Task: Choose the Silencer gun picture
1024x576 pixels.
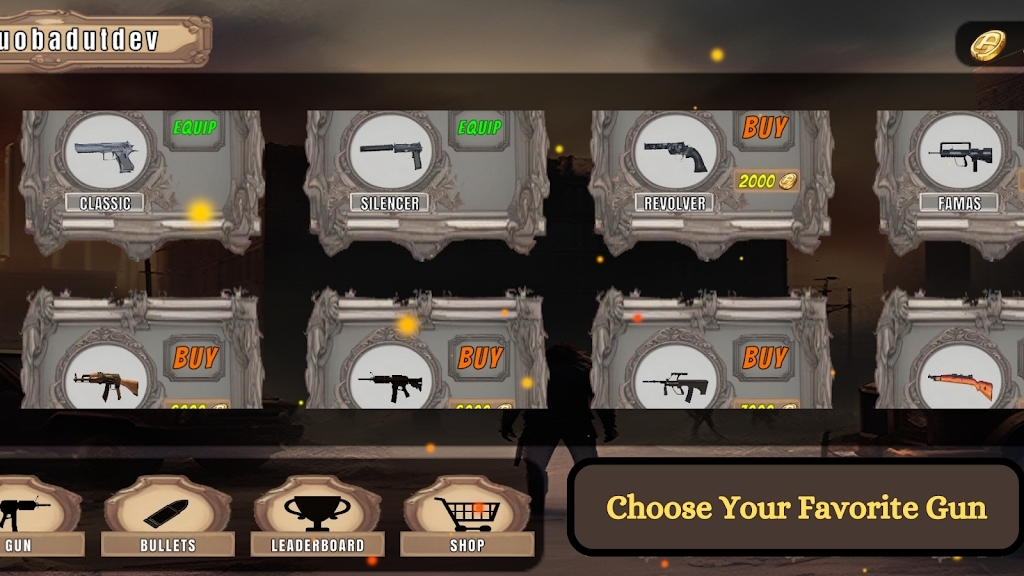Action: [391, 153]
